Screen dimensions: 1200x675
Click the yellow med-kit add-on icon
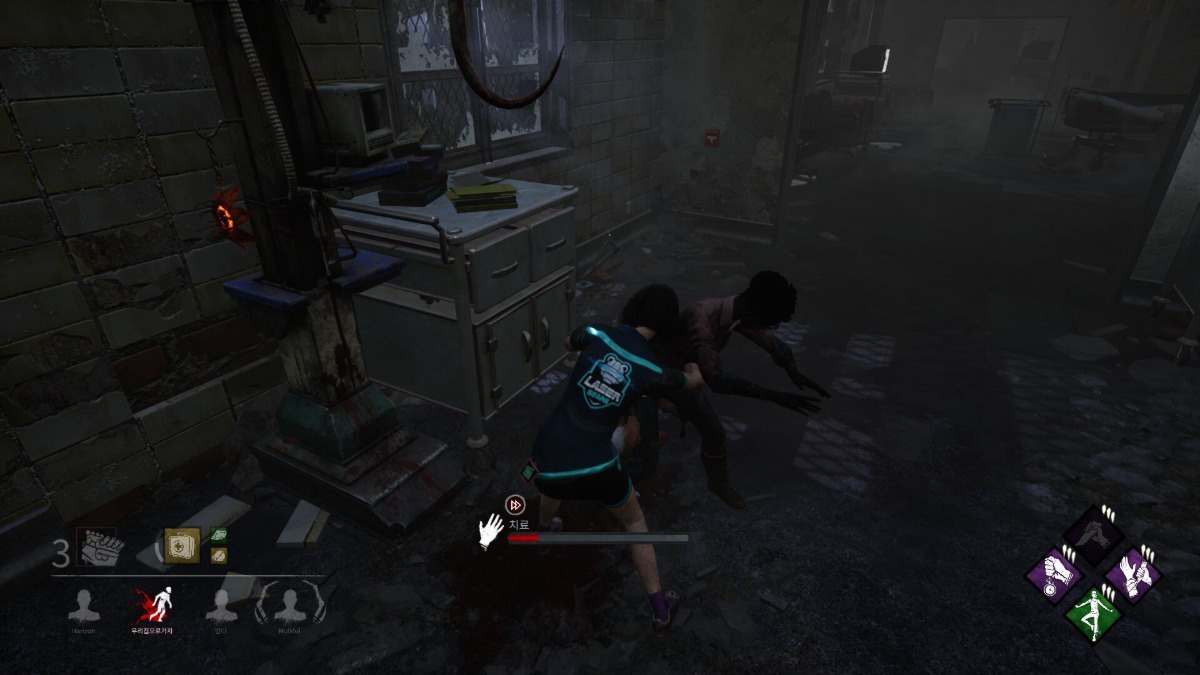tap(219, 555)
